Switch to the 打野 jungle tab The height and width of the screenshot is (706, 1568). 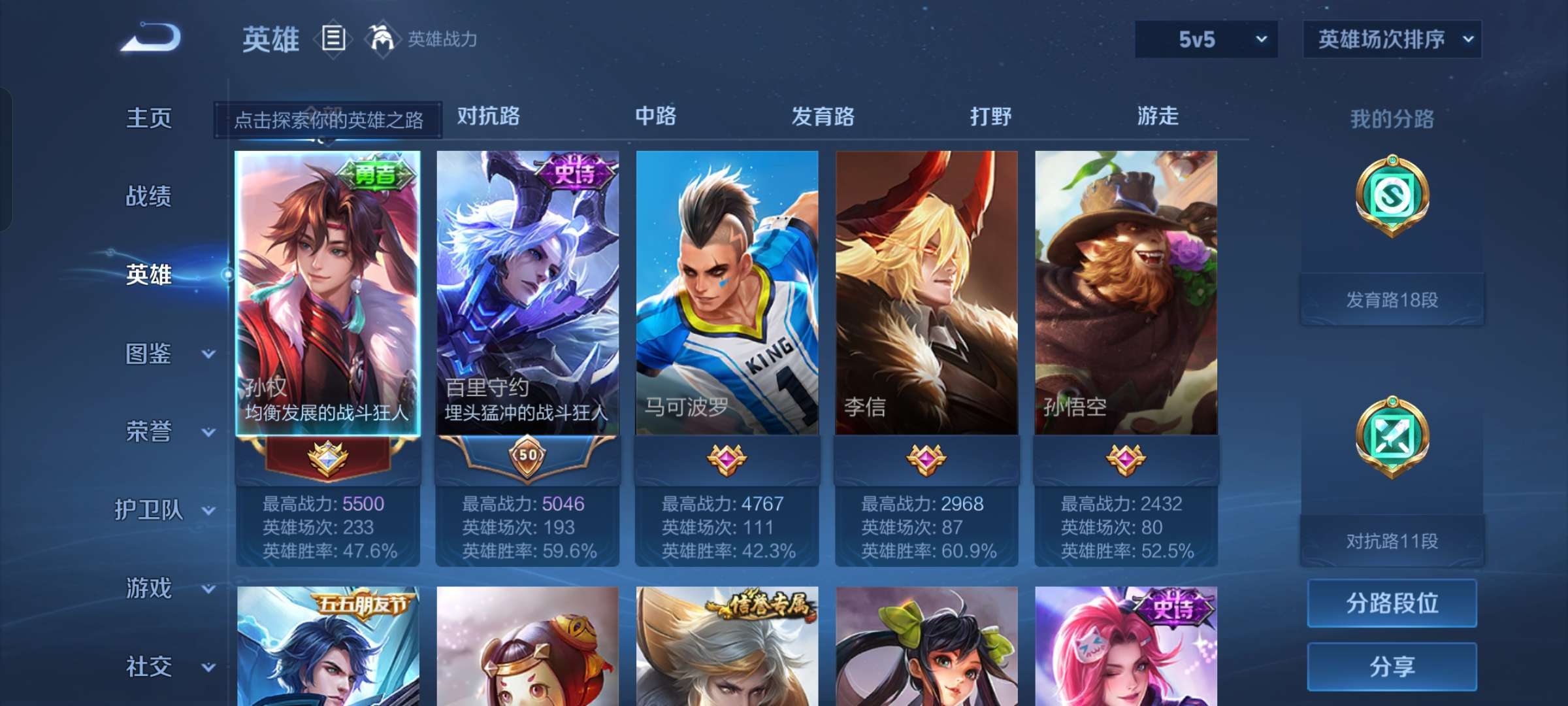989,116
